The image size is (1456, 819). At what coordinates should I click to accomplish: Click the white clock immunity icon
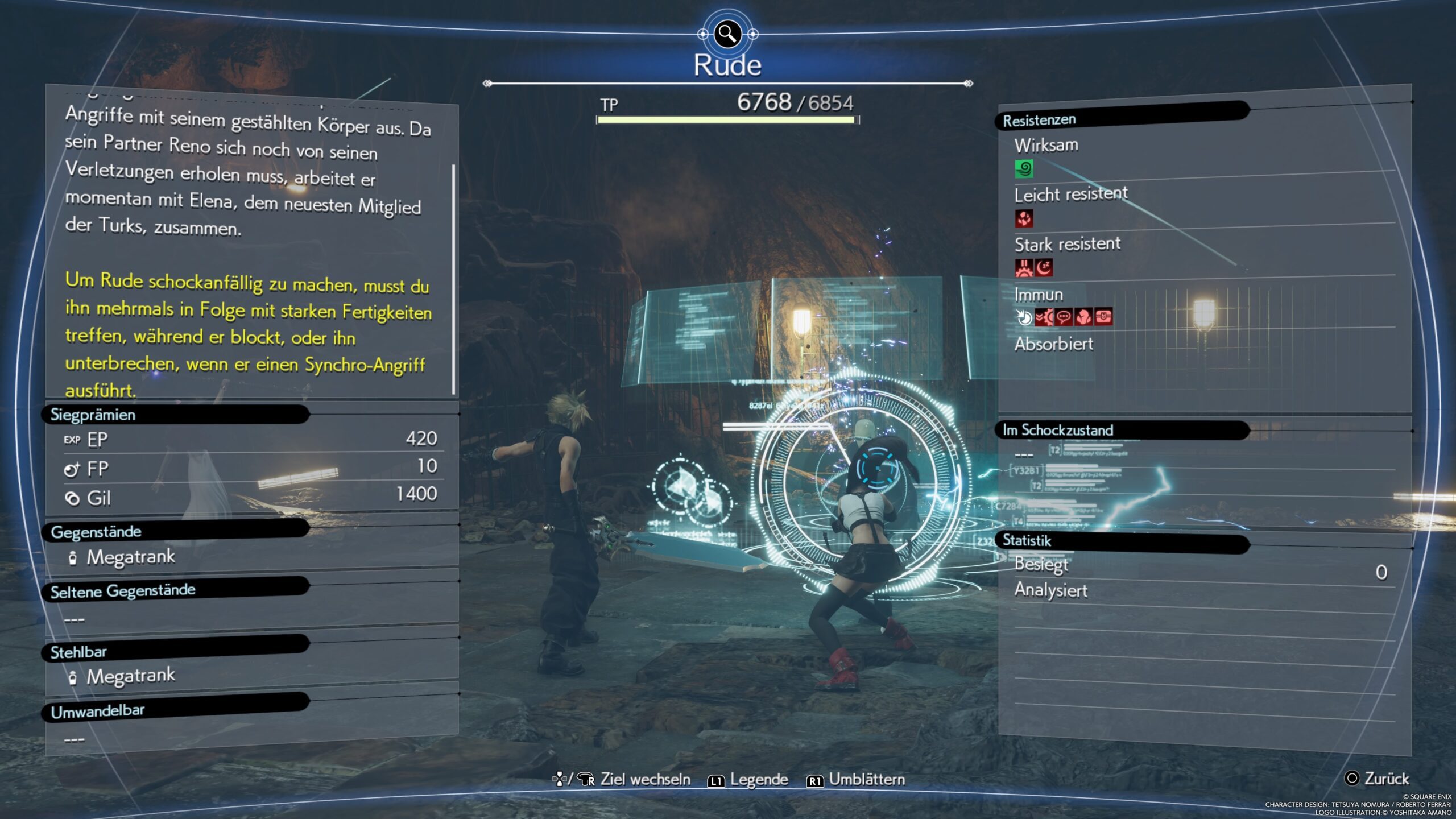click(x=1024, y=317)
